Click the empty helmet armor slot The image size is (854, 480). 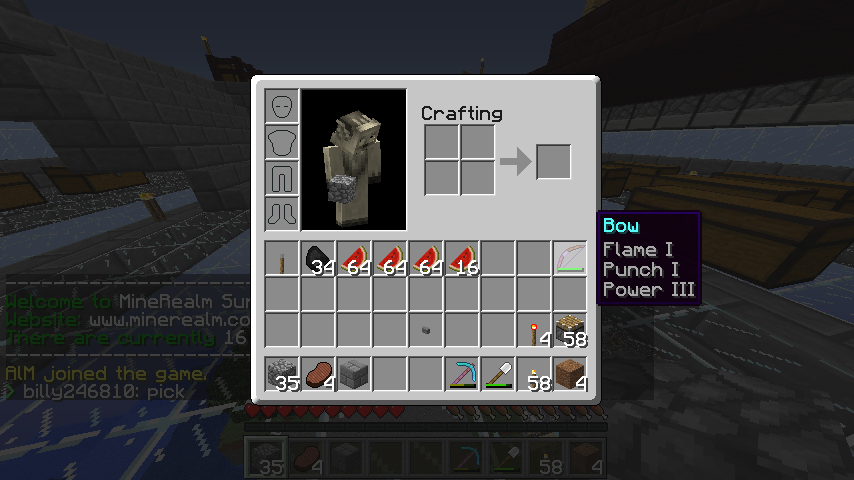coord(282,106)
